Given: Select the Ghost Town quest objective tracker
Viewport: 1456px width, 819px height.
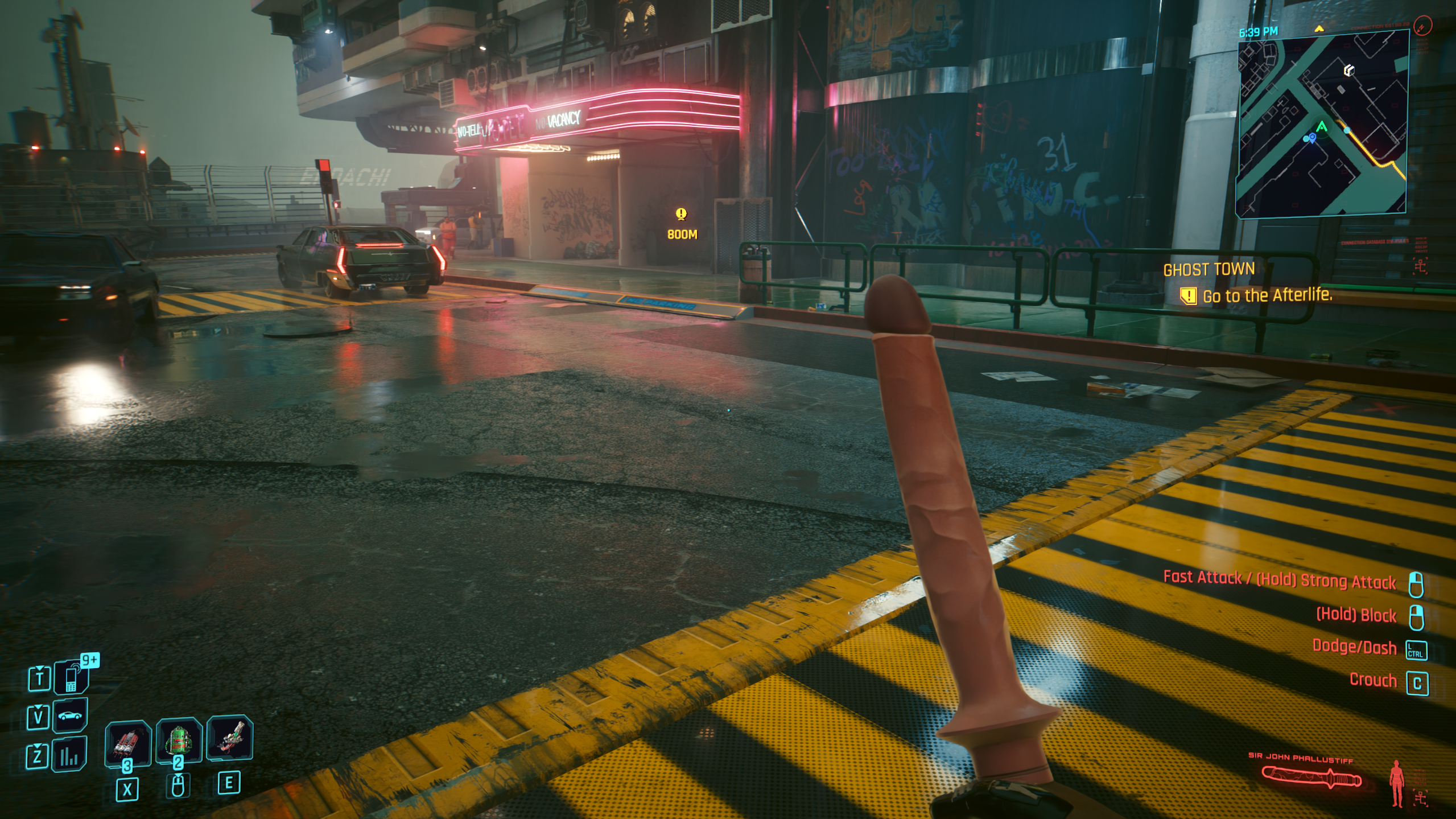Looking at the screenshot, I should [x=1247, y=283].
